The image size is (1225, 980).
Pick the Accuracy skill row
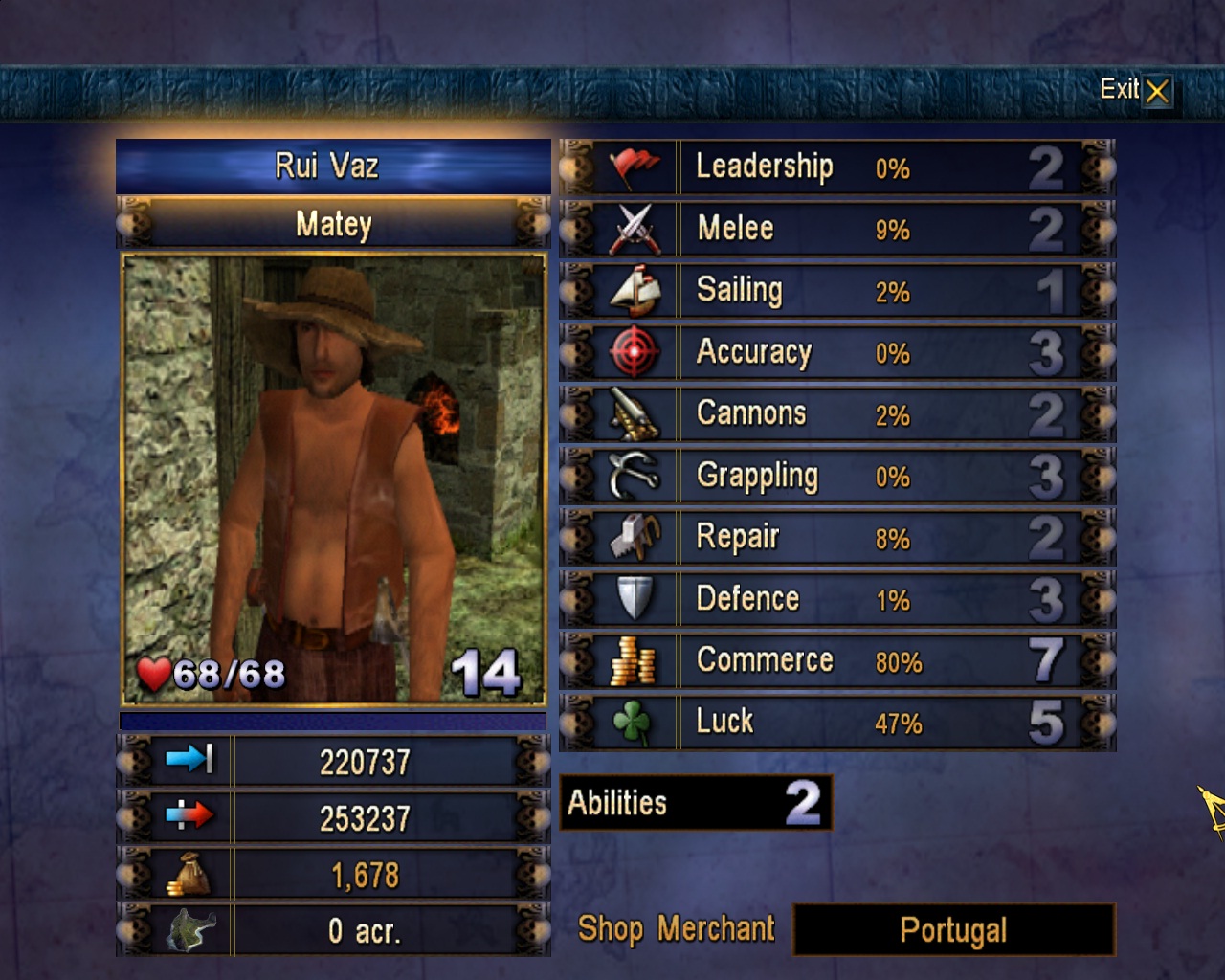click(x=837, y=352)
